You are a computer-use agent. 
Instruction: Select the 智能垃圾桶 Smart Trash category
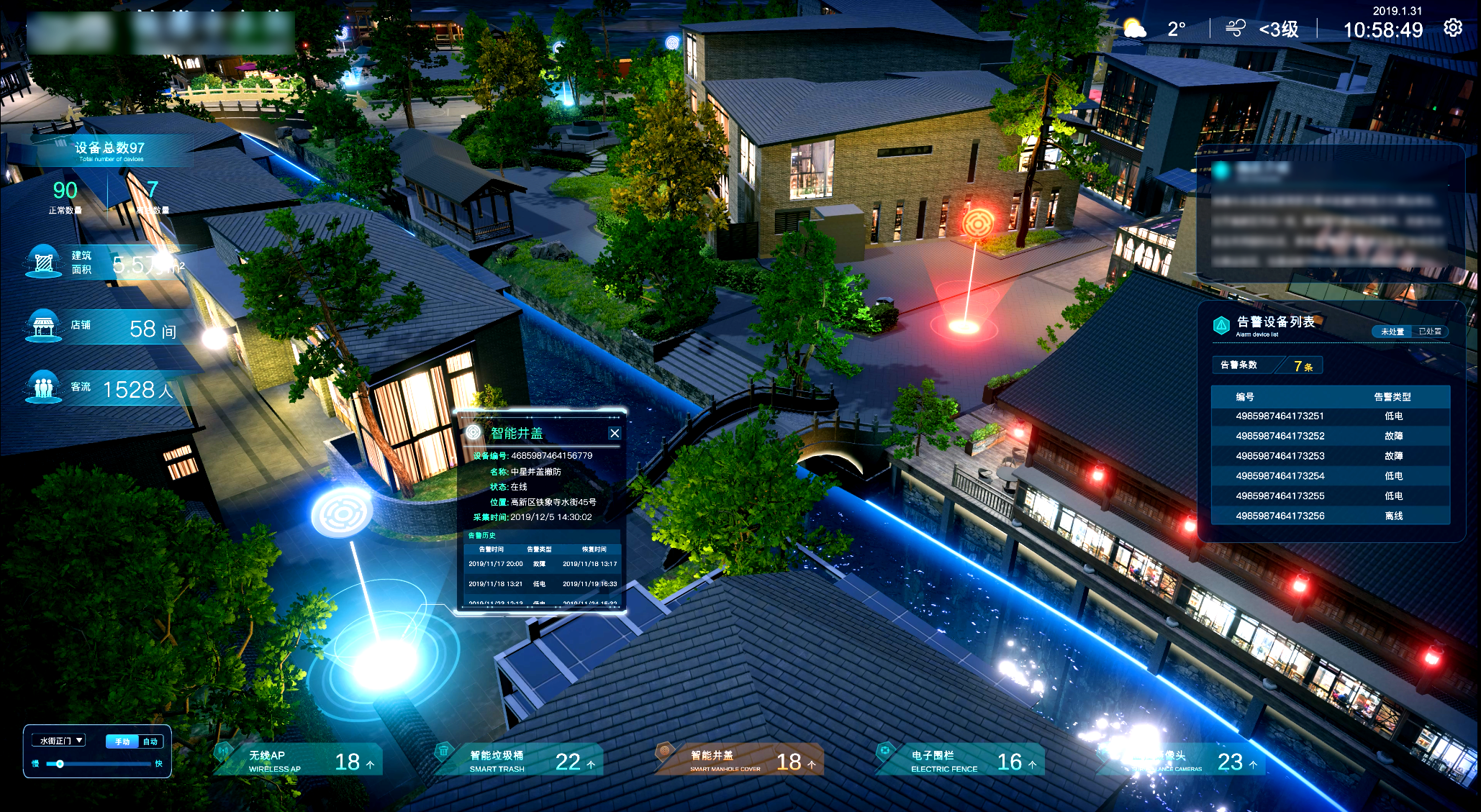pos(520,761)
